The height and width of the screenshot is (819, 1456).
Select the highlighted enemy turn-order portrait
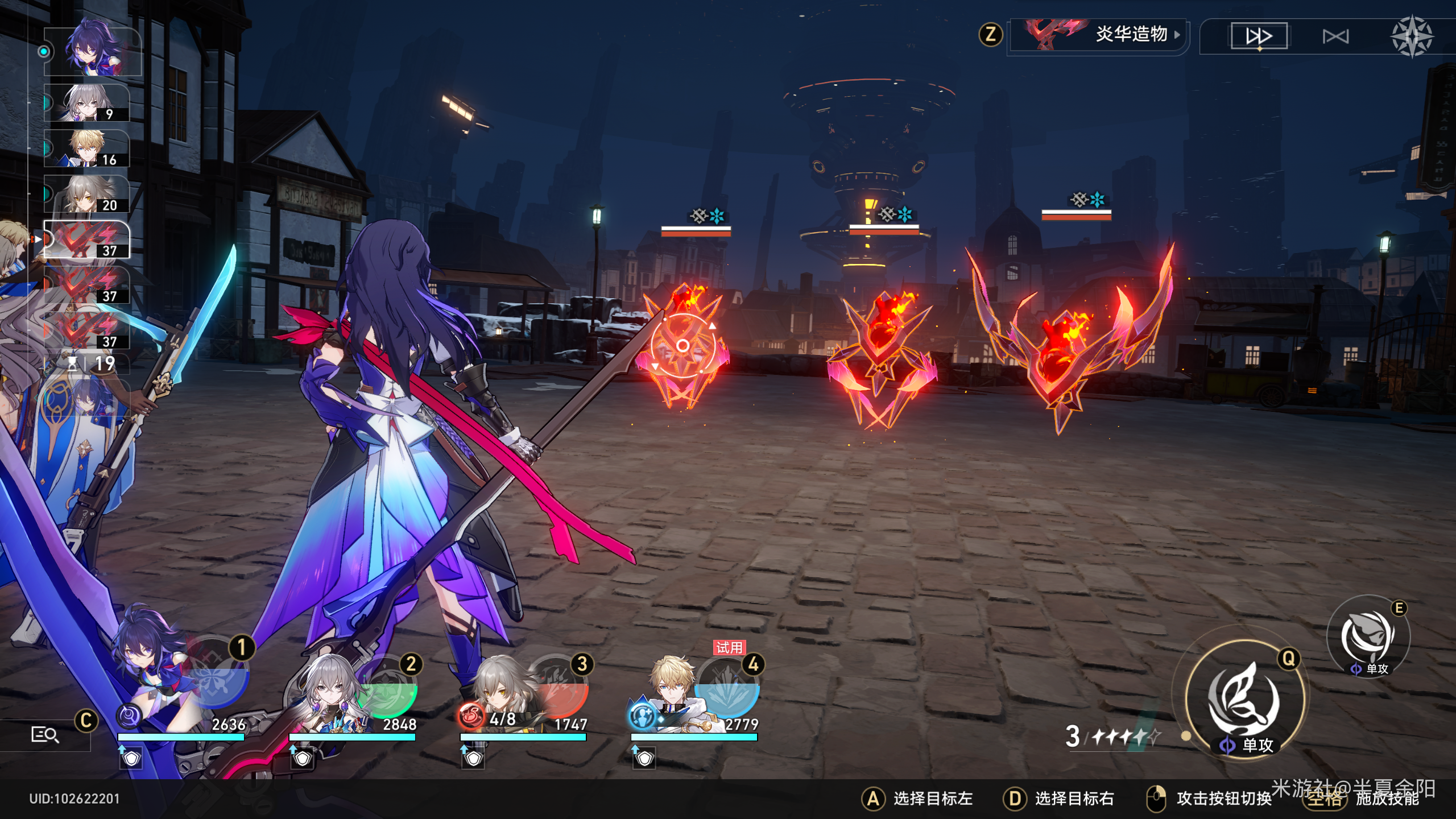[x=87, y=240]
